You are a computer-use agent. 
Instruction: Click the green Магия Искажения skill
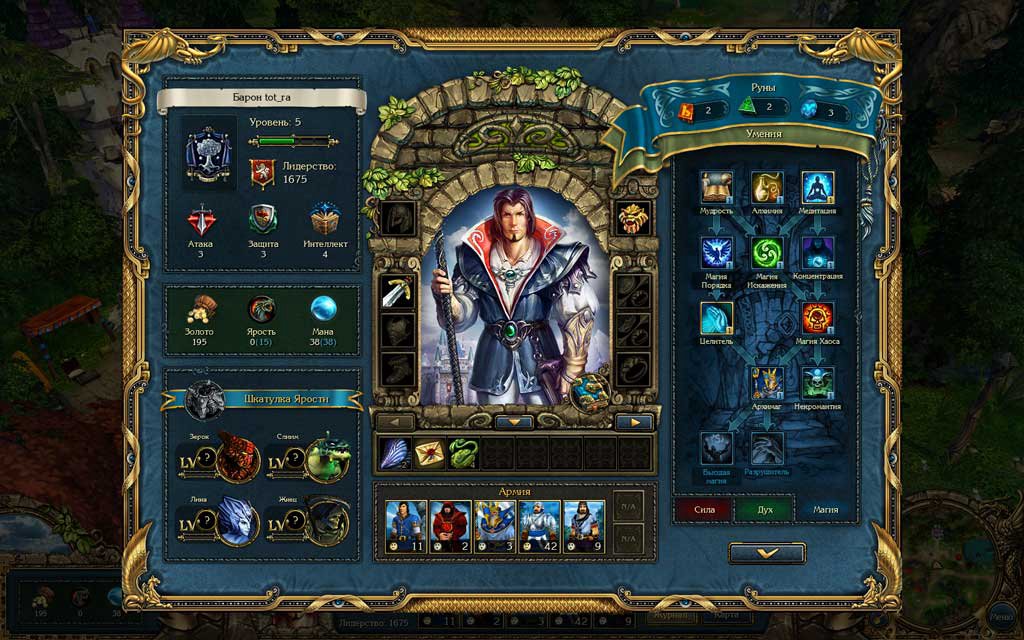pyautogui.click(x=767, y=252)
